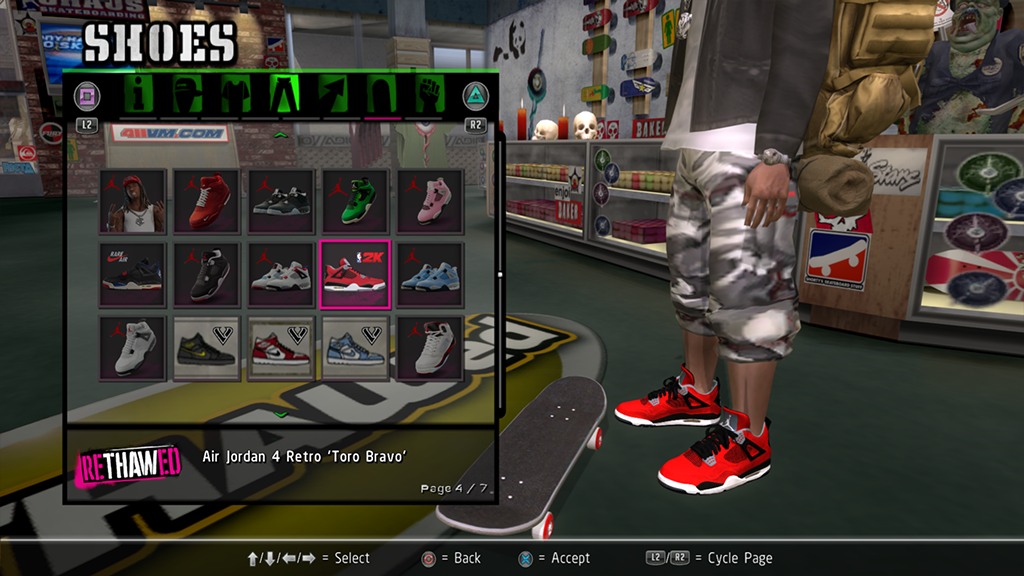This screenshot has height=576, width=1024.
Task: Go to next shoe page with down arrow
Action: coord(281,413)
